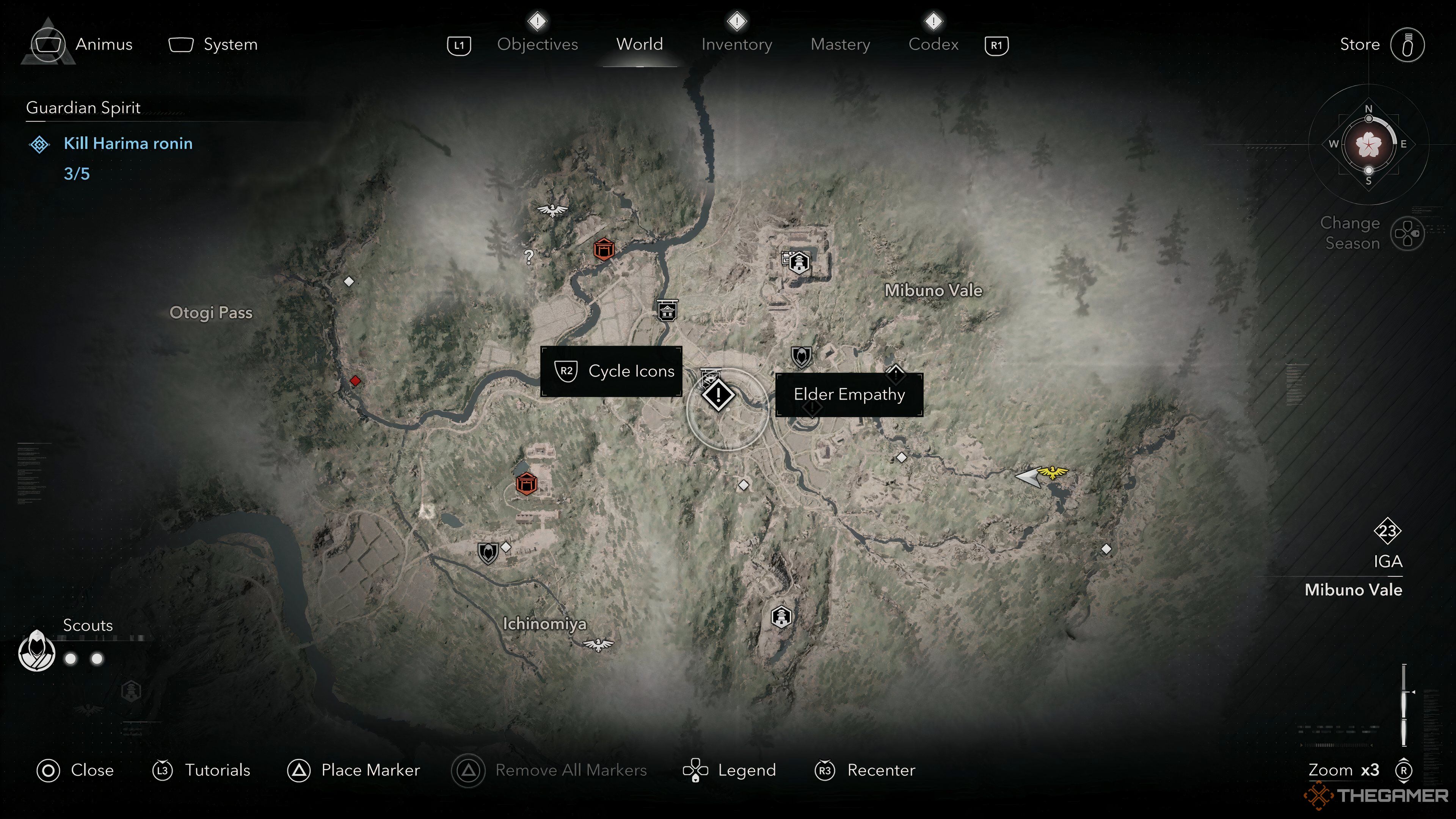This screenshot has height=819, width=1456.
Task: Place a marker on the map
Action: [x=354, y=770]
